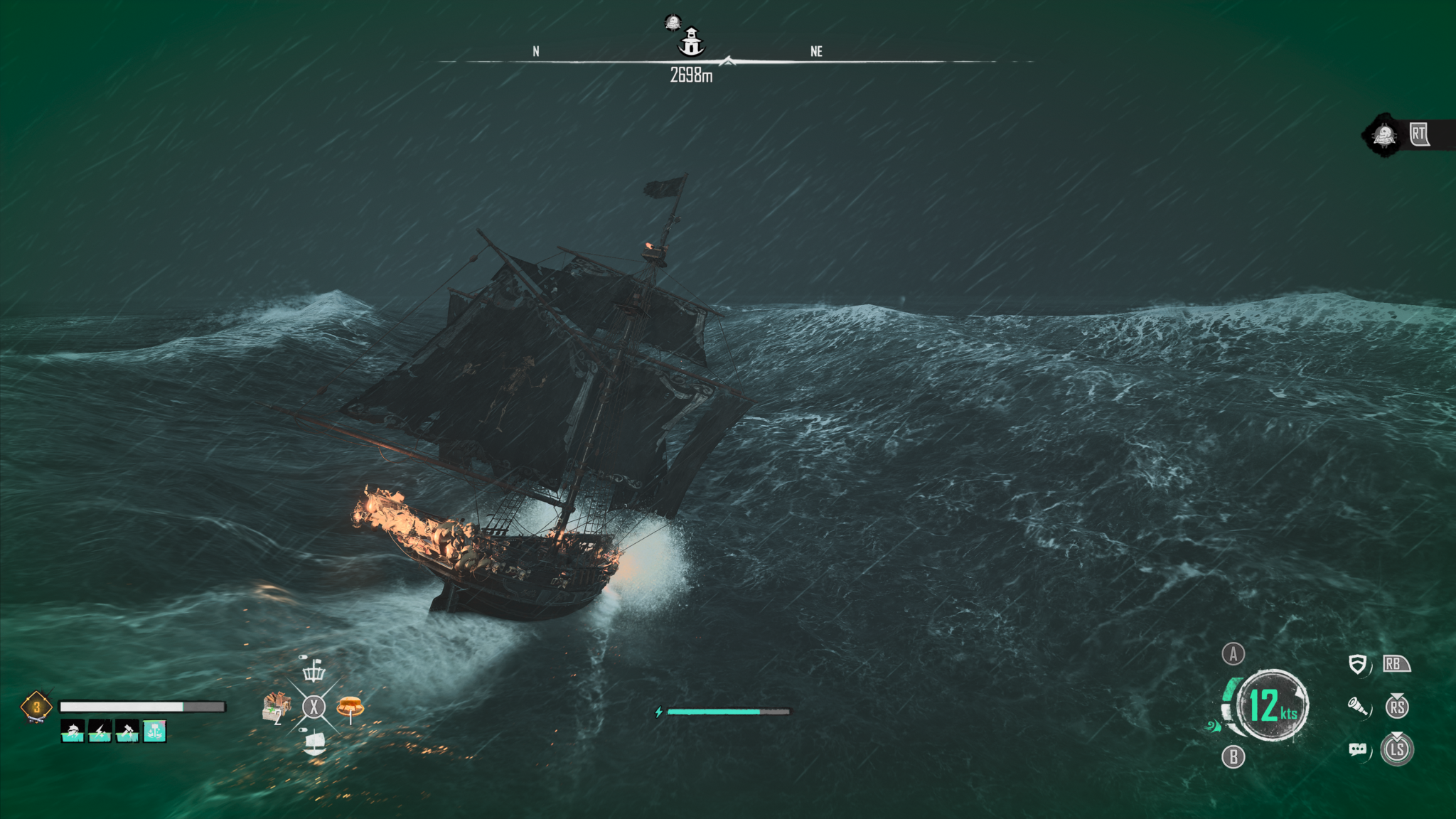Click the lightning bolt buff icon
Image resolution: width=1456 pixels, height=819 pixels.
click(x=100, y=730)
